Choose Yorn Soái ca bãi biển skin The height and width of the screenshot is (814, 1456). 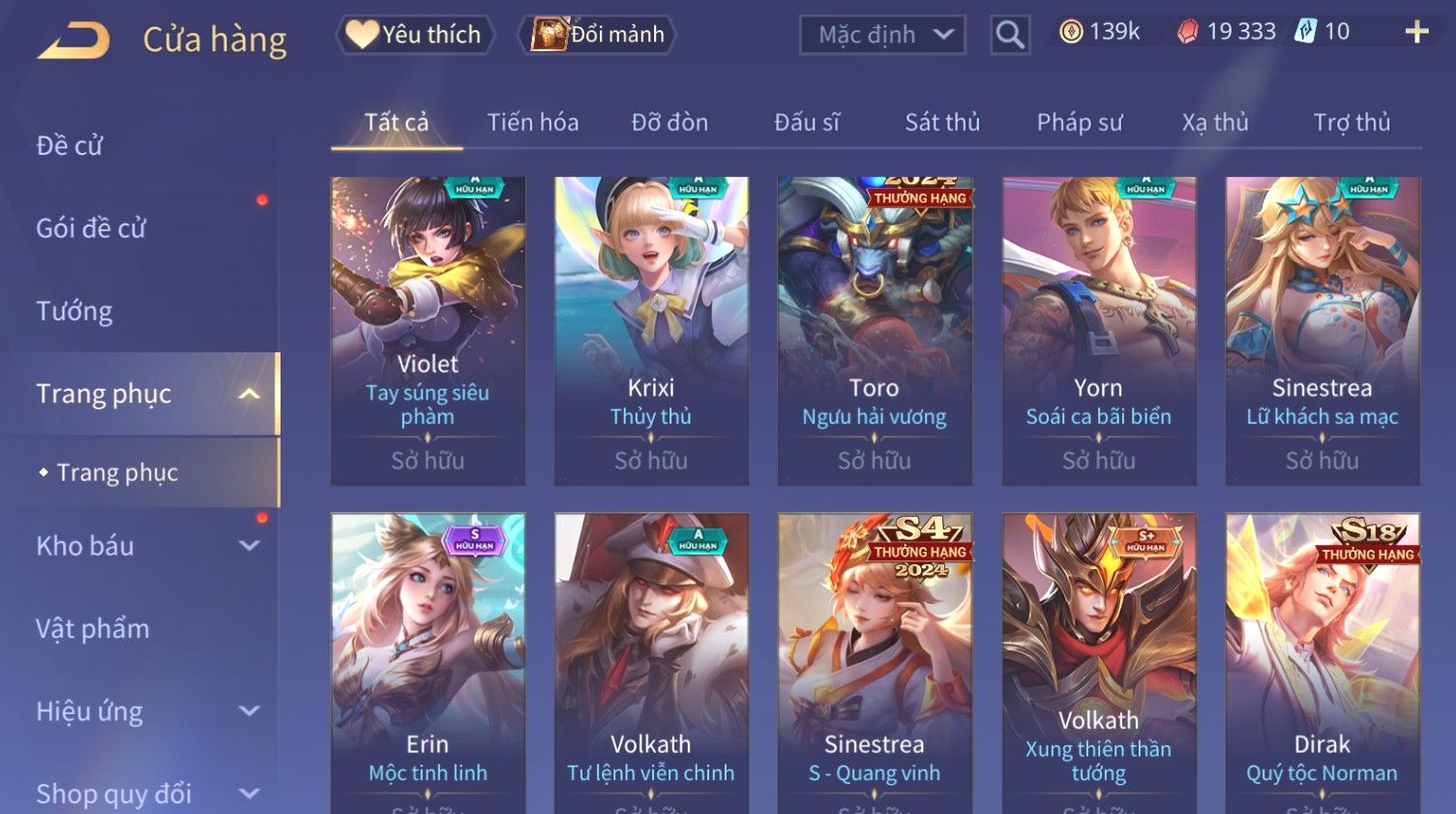(x=1098, y=329)
